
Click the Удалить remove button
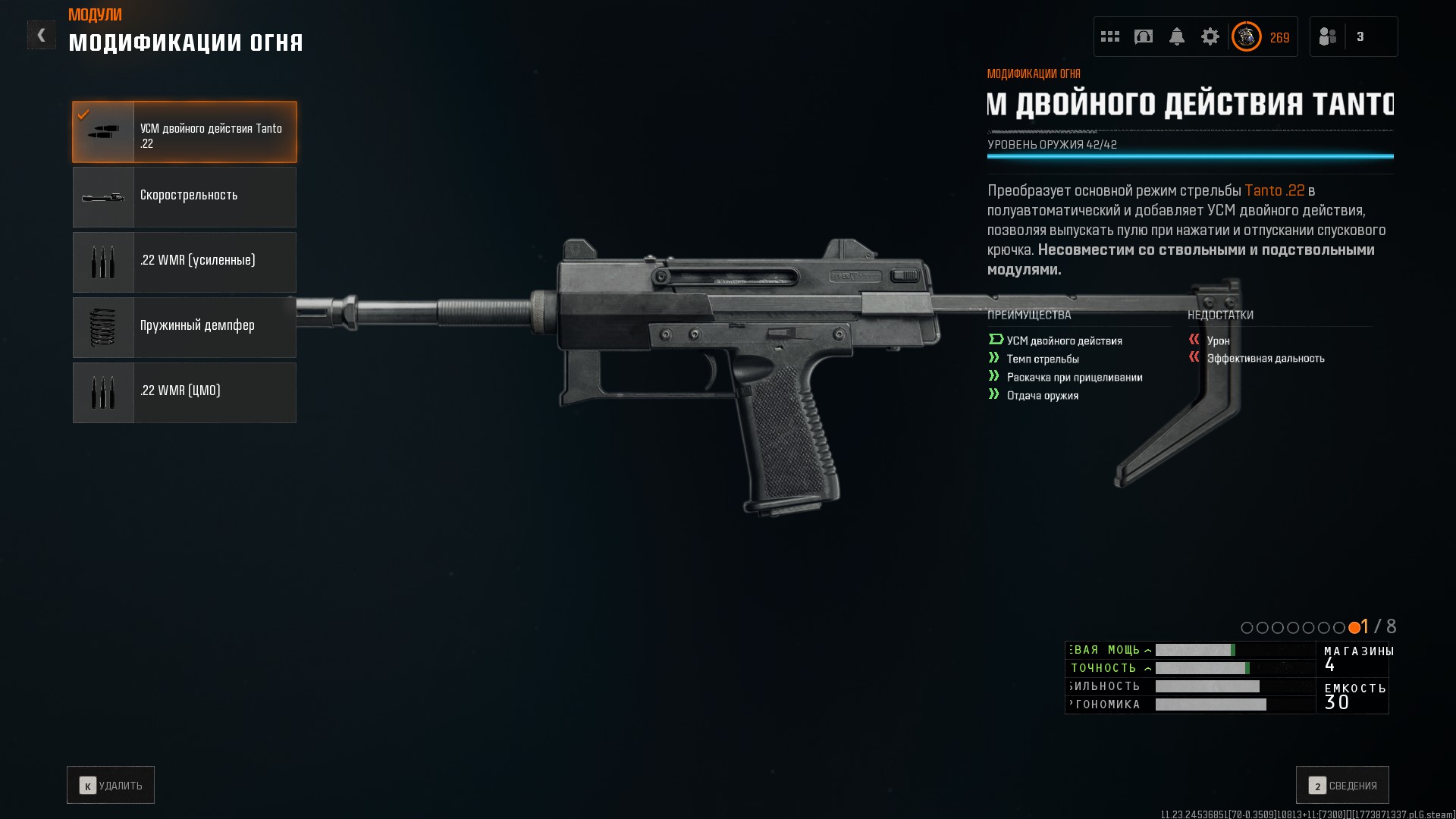(111, 785)
